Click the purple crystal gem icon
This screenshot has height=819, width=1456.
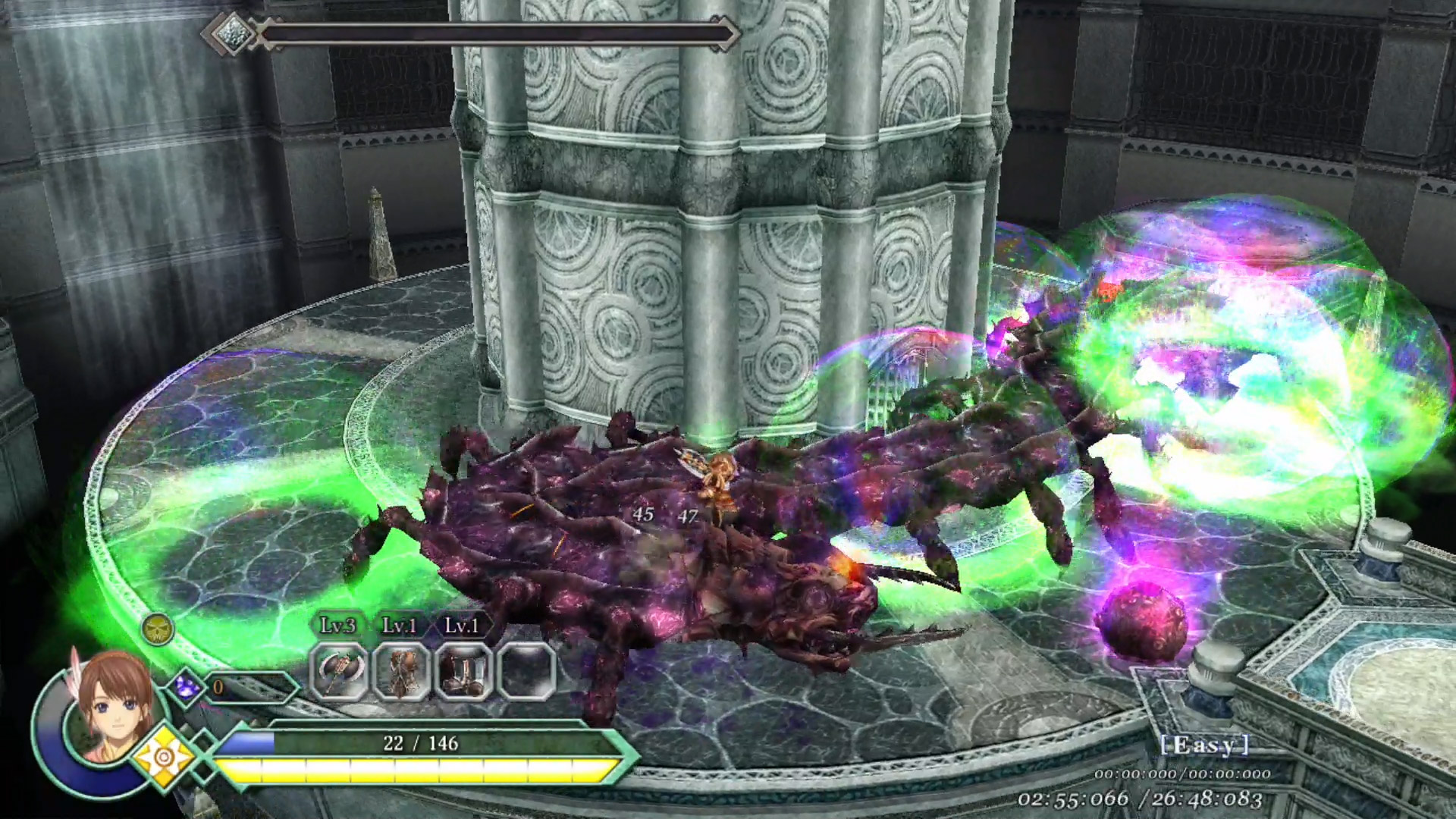click(x=186, y=686)
